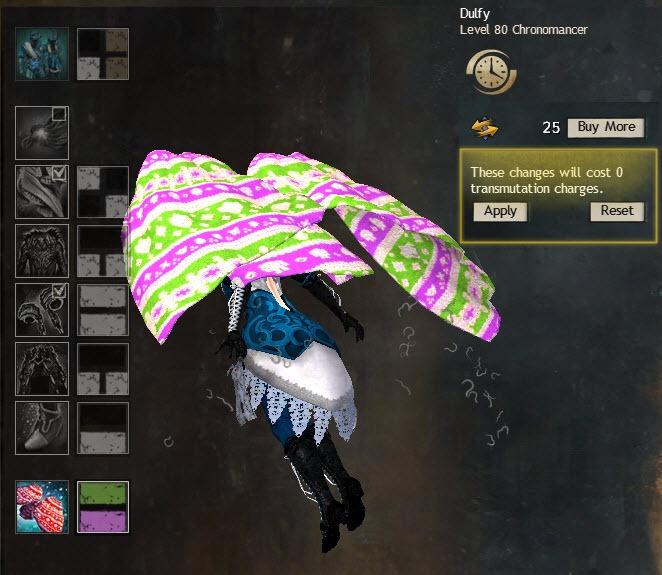Buy more transmutation charges
Image resolution: width=662 pixels, height=575 pixels.
[605, 127]
